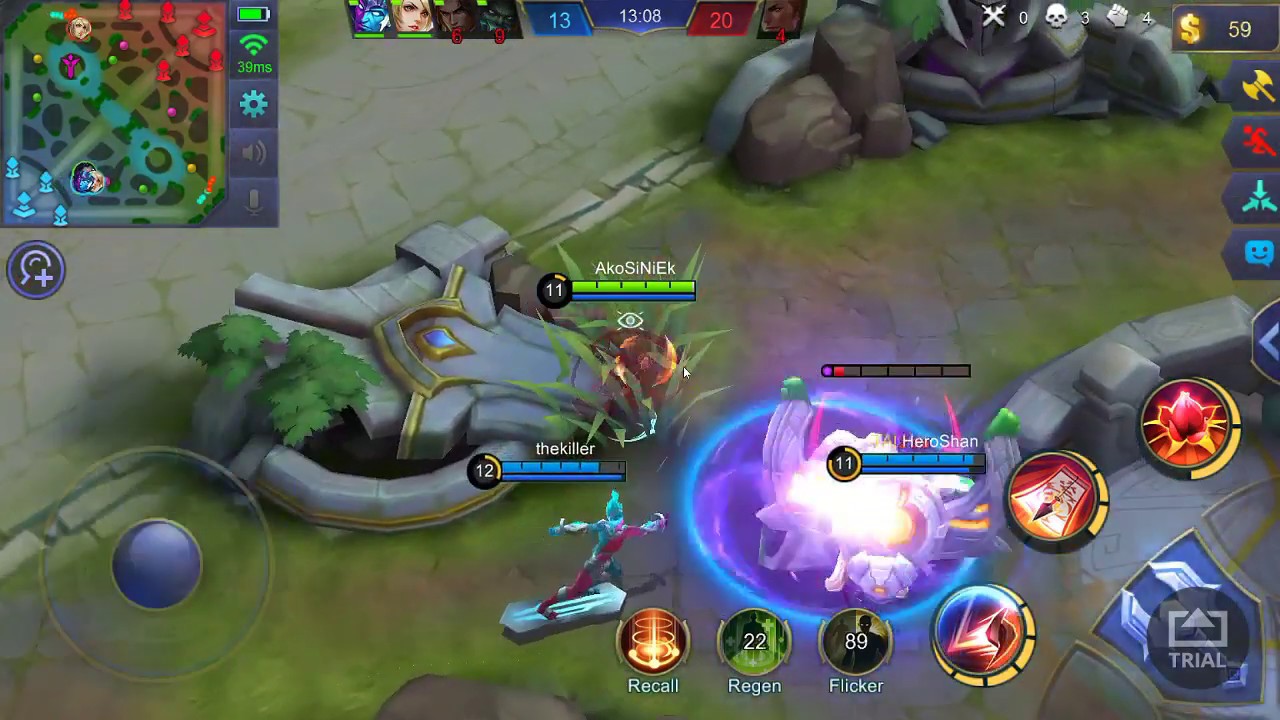Open the blue quick chat bubble
1280x720 pixels.
point(1258,252)
